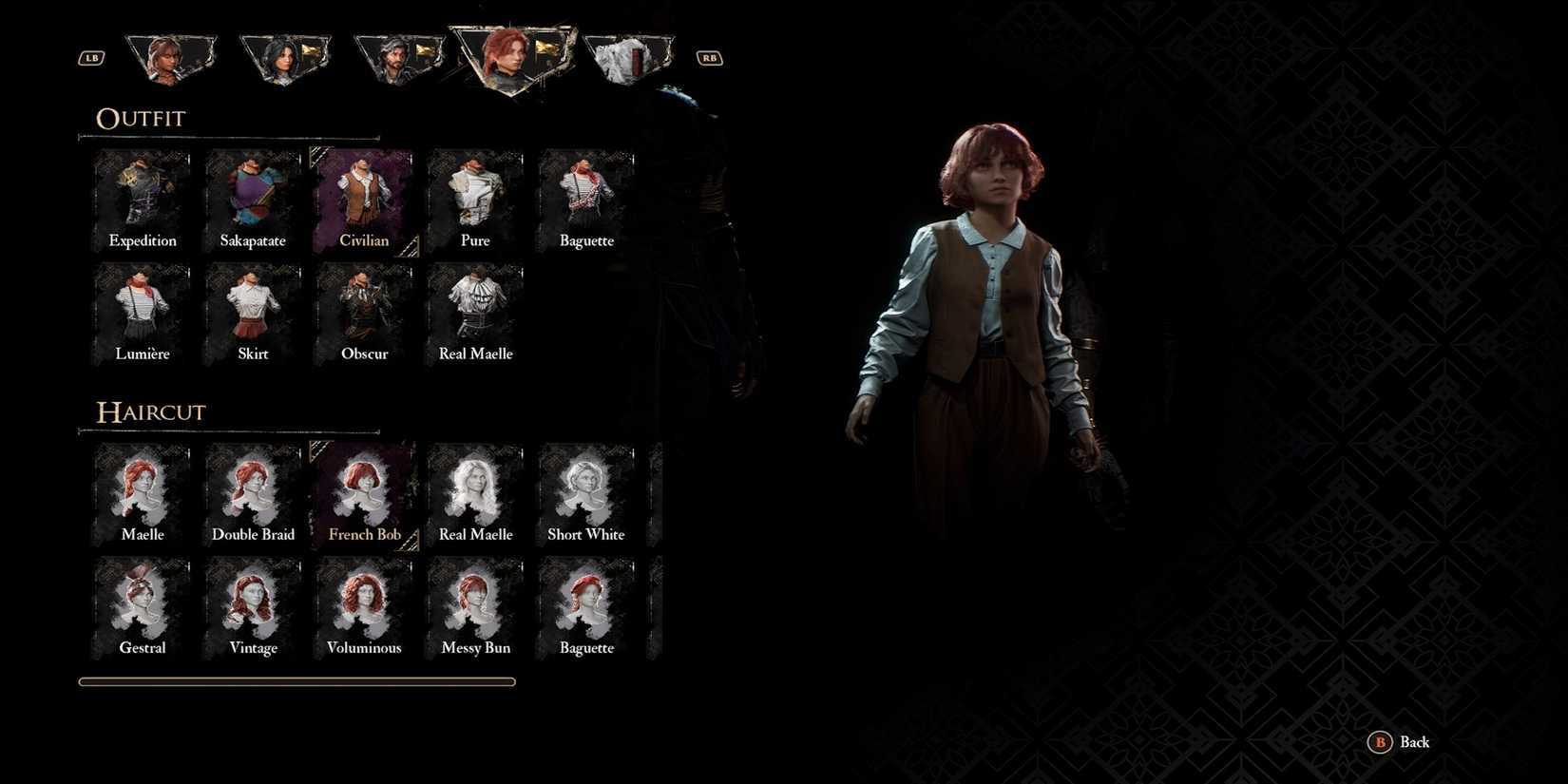Select the Skirt outfit
This screenshot has height=784, width=1568.
tap(253, 308)
